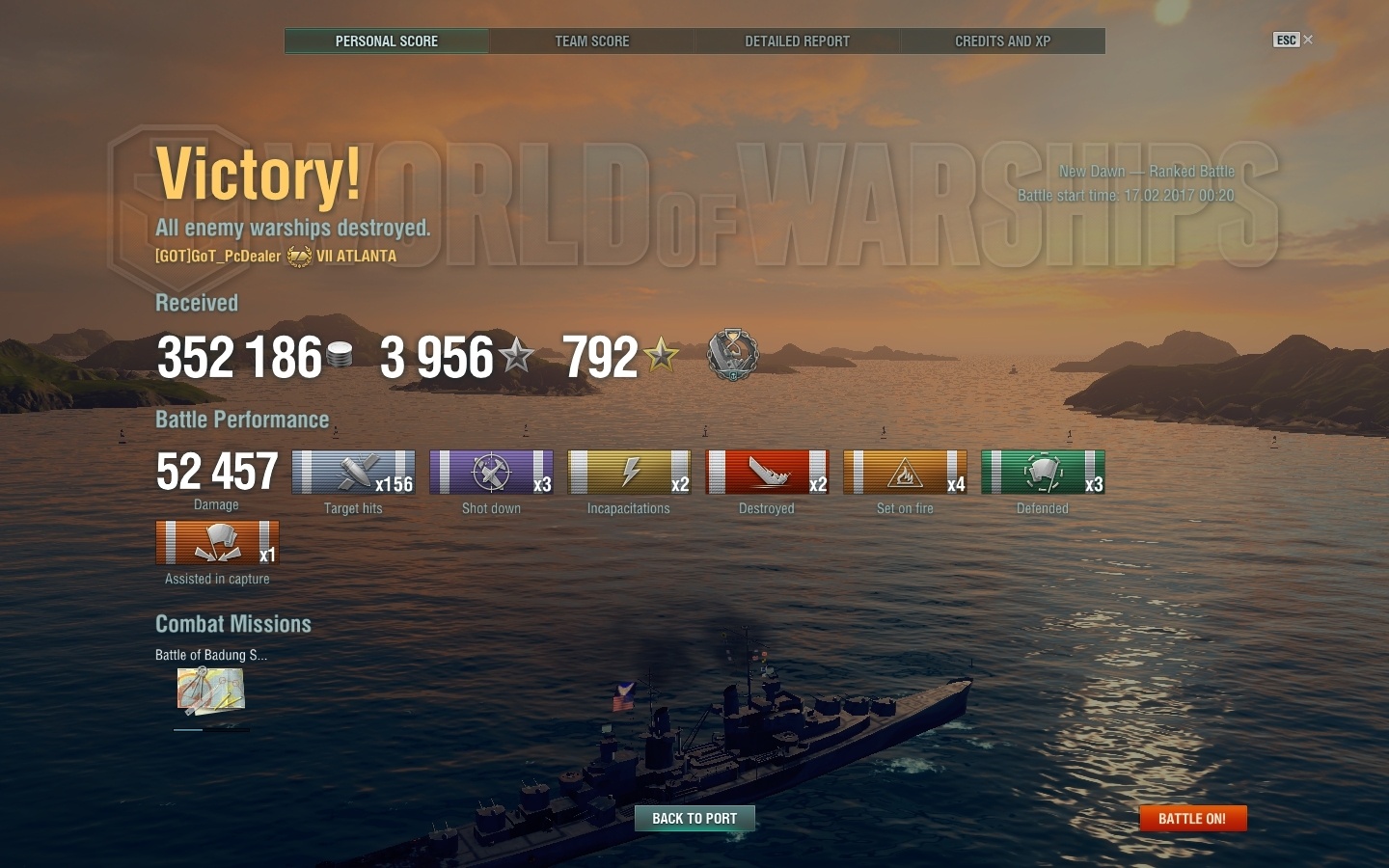Select the Personal Score tab
The width and height of the screenshot is (1389, 868).
click(x=387, y=41)
